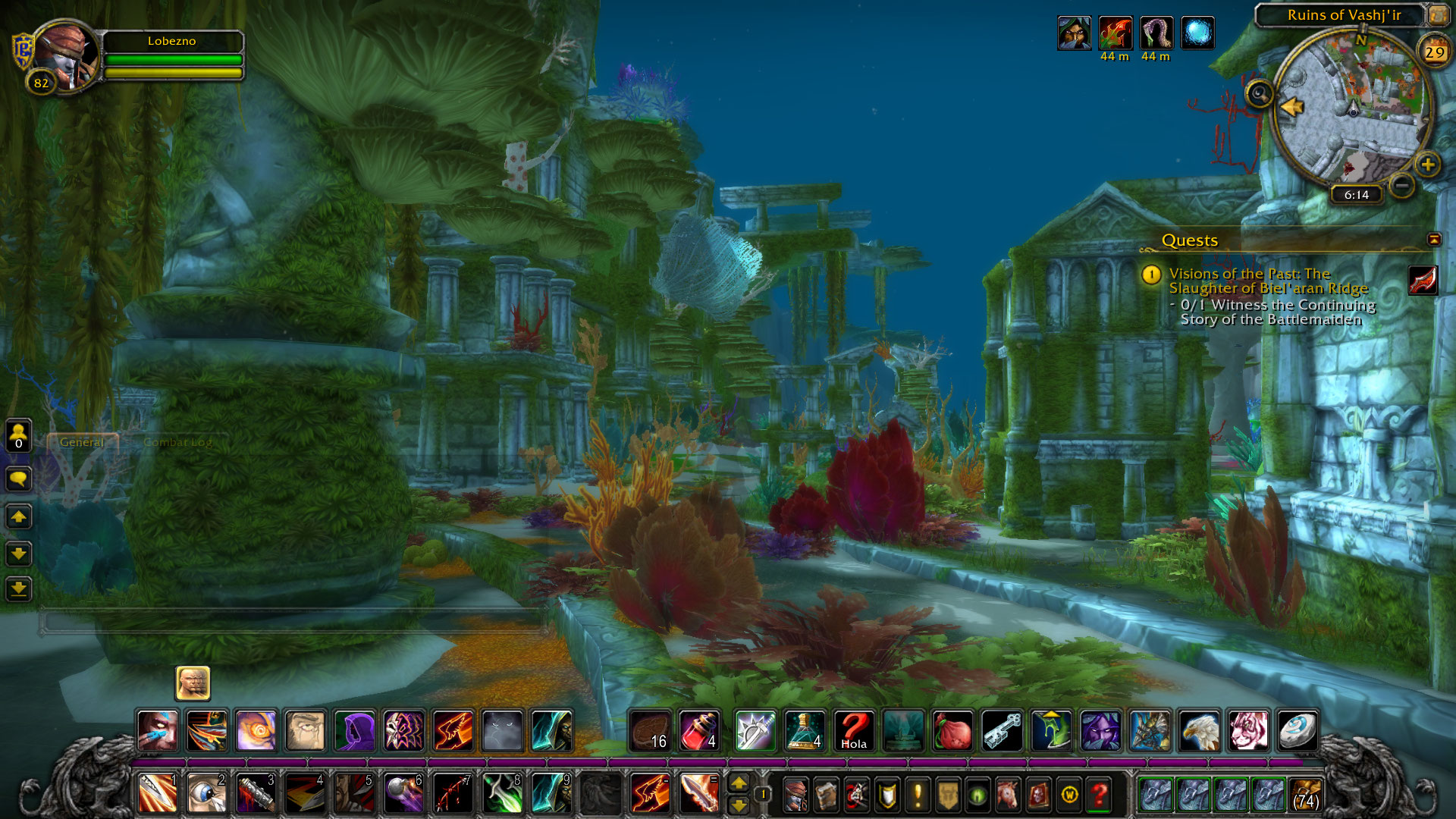Screen dimensions: 1456x819
Task: Click the Lobezno player portrait
Action: click(67, 58)
